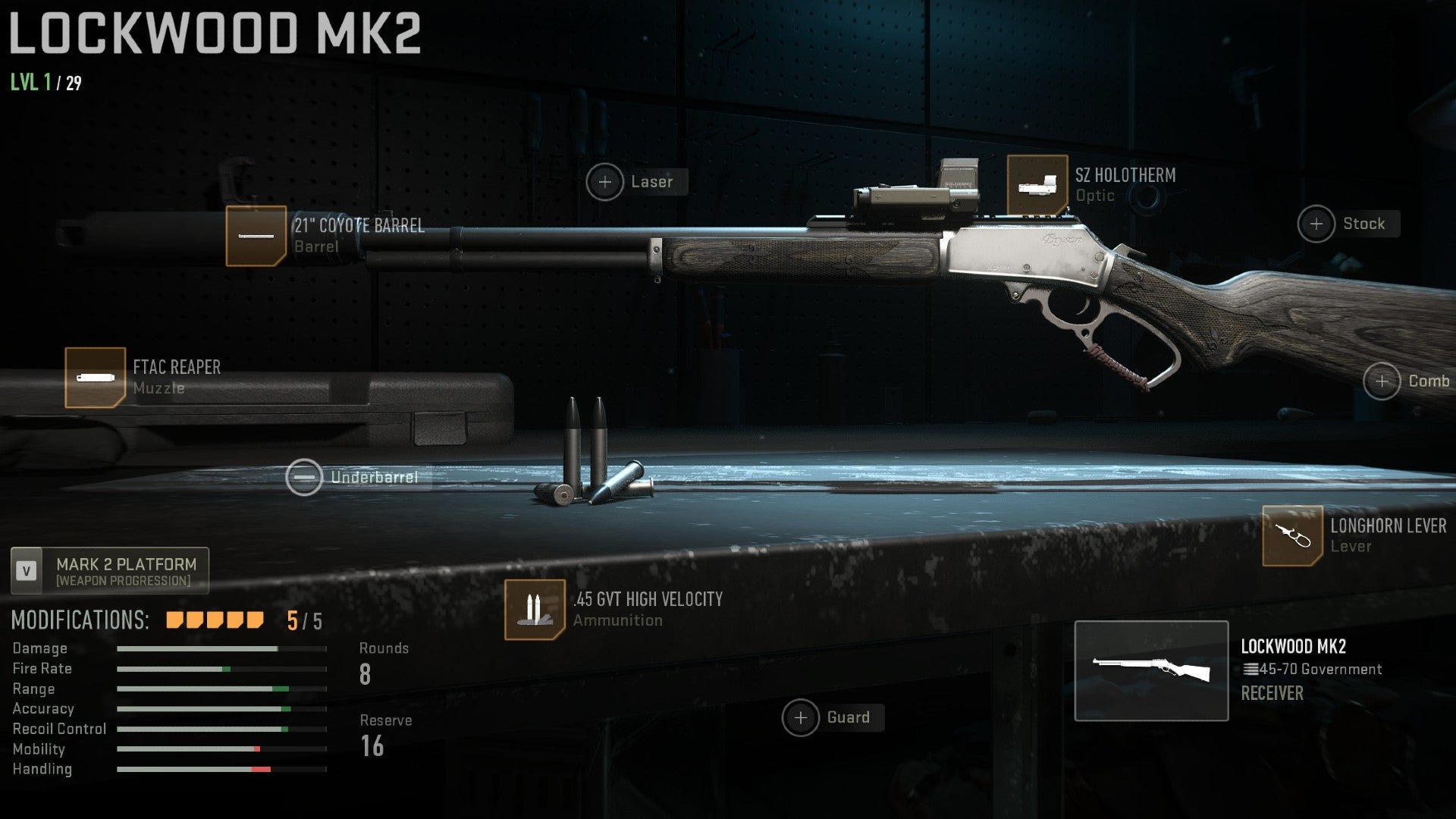Open the Mark 2 Platform weapon progression
The width and height of the screenshot is (1456, 819).
point(111,570)
